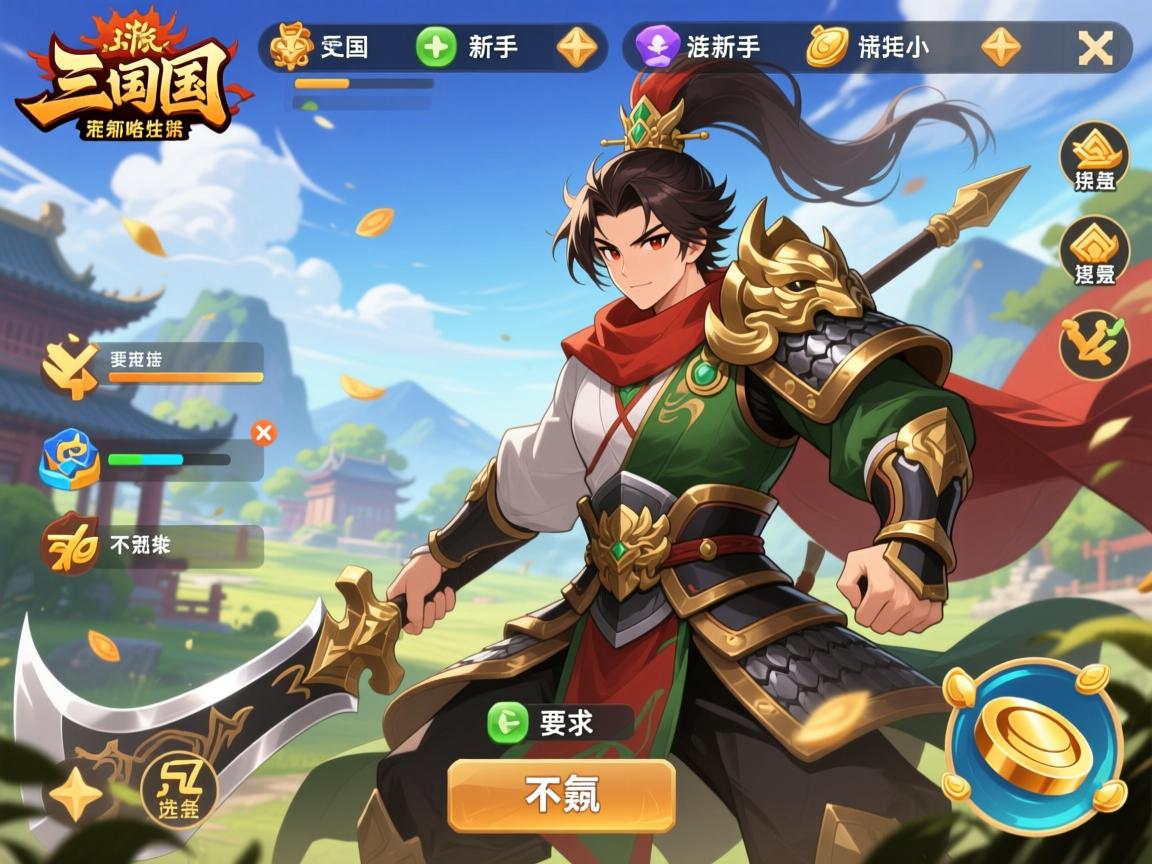Click the round 选 button on the blade

pos(178,789)
